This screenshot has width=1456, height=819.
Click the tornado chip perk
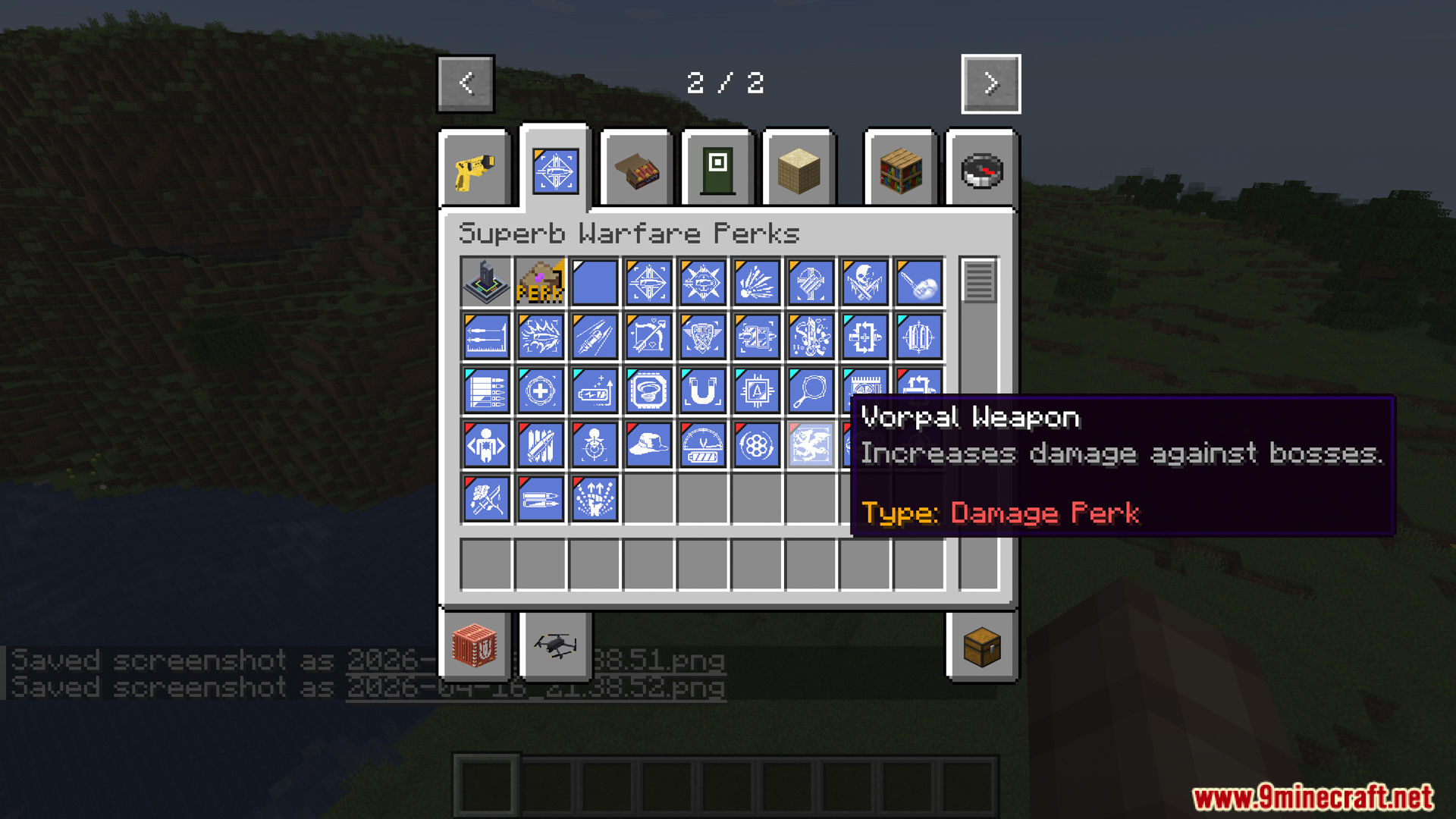(x=649, y=391)
